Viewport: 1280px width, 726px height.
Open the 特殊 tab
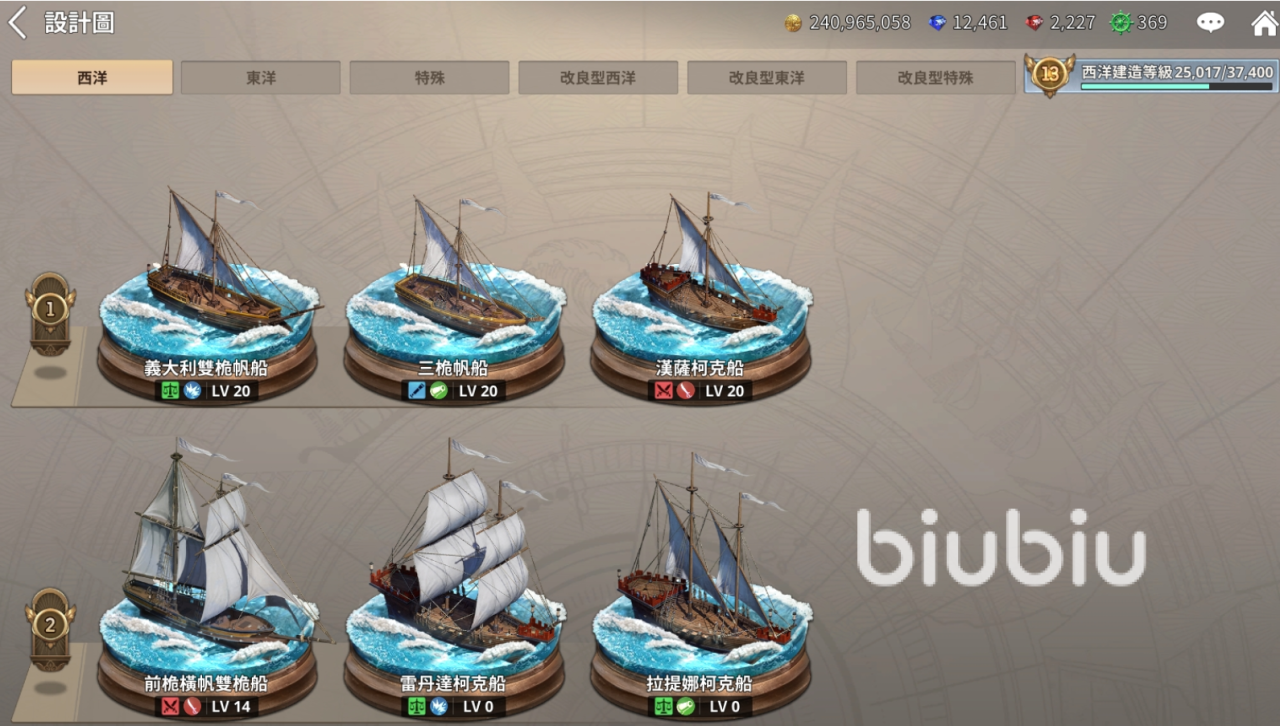point(429,77)
